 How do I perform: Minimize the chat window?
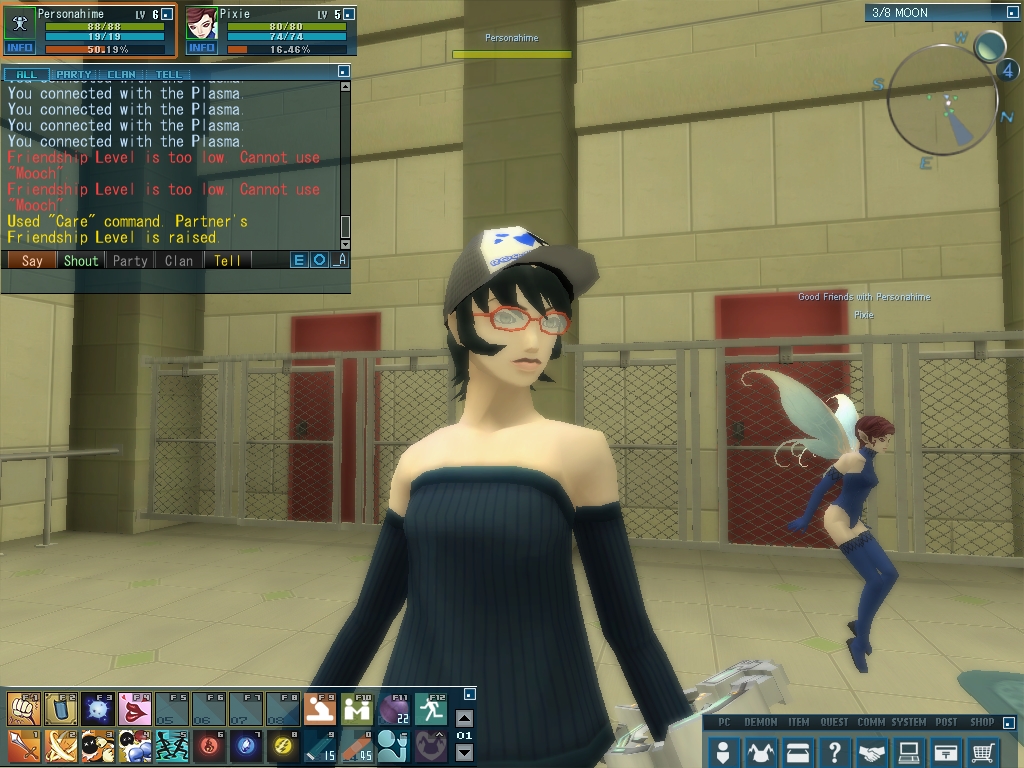(x=343, y=71)
